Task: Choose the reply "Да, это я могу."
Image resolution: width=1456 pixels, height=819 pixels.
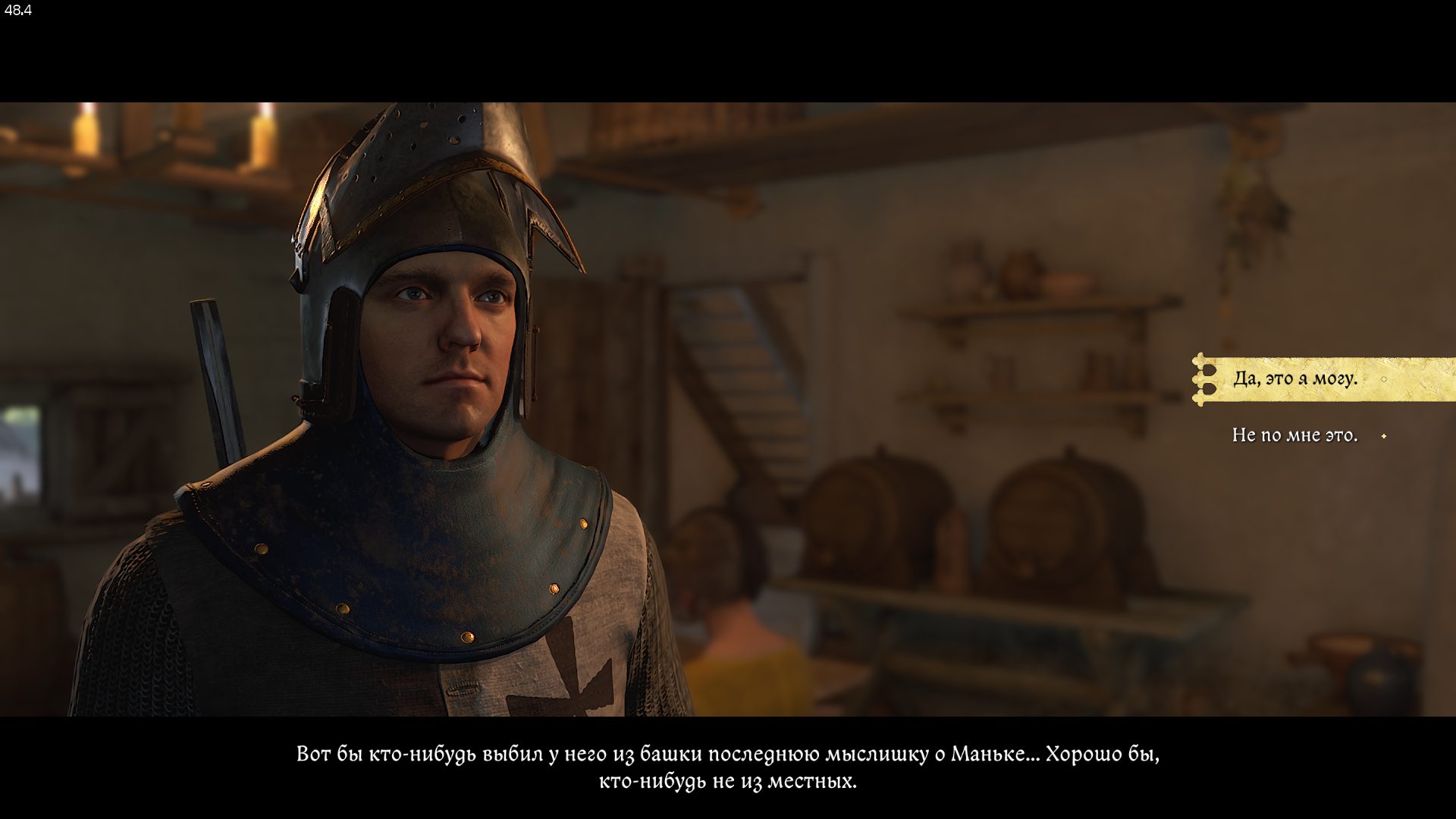Action: coord(1295,378)
